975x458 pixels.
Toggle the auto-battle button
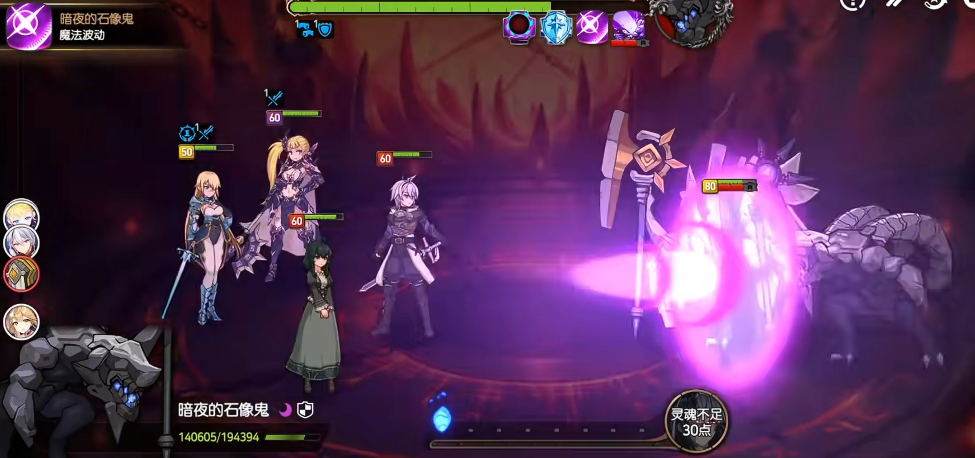(938, 4)
